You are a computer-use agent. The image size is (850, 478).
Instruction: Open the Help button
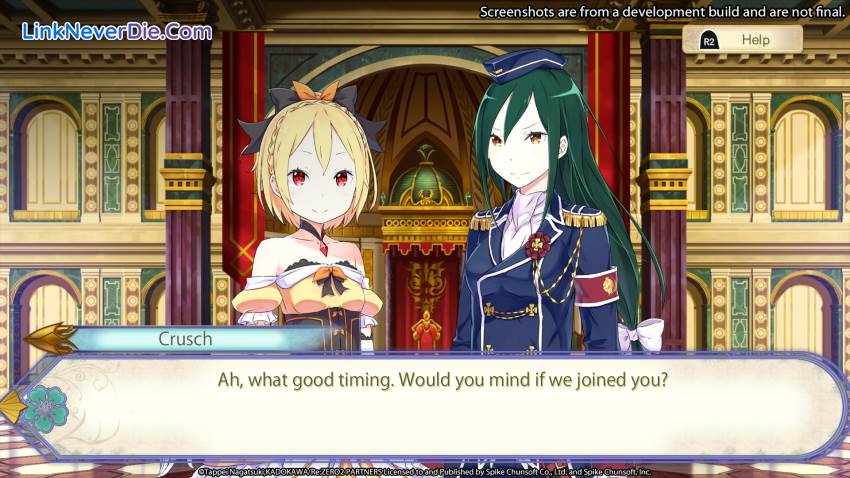point(742,40)
